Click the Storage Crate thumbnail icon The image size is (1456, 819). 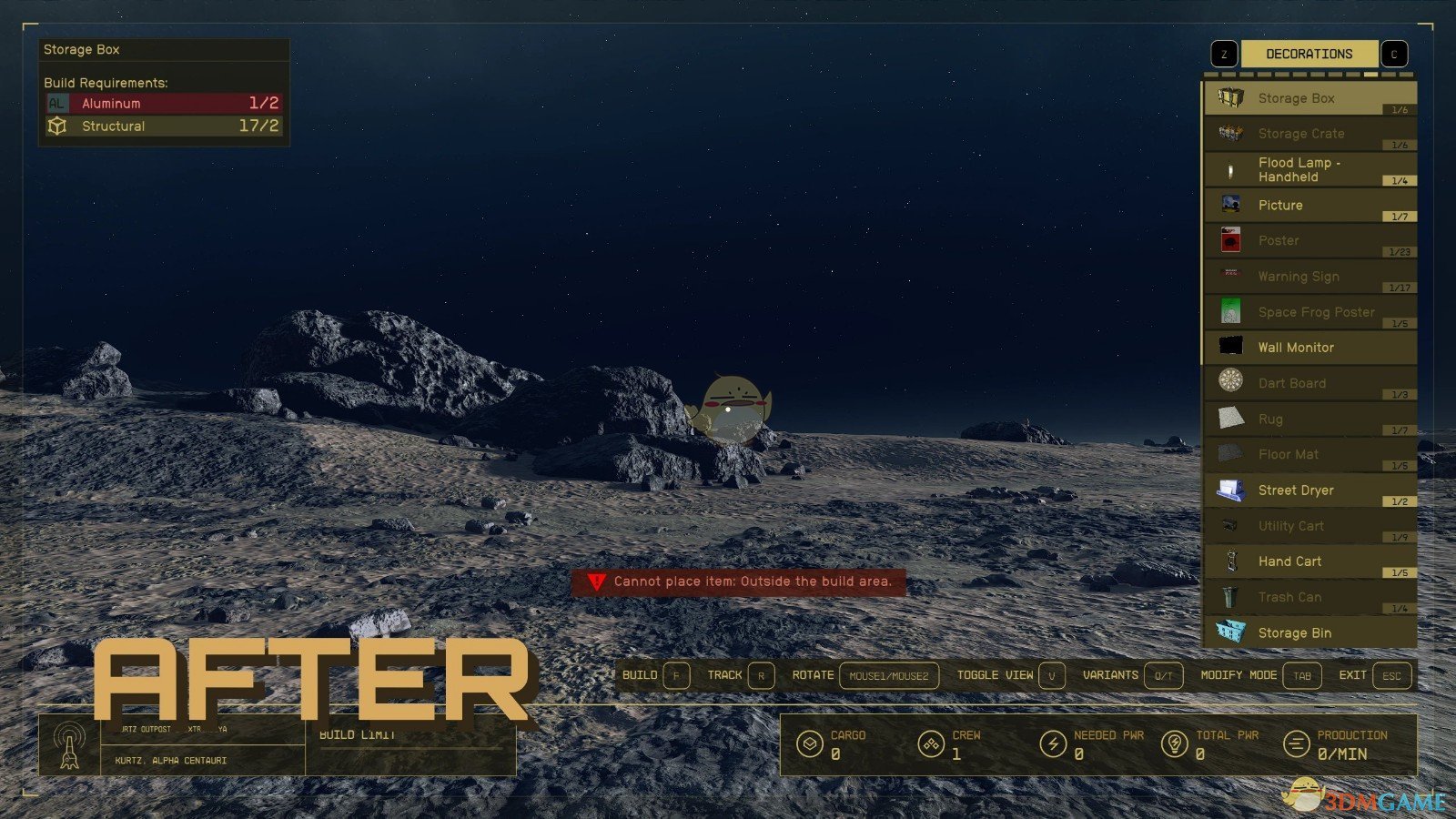tap(1233, 133)
